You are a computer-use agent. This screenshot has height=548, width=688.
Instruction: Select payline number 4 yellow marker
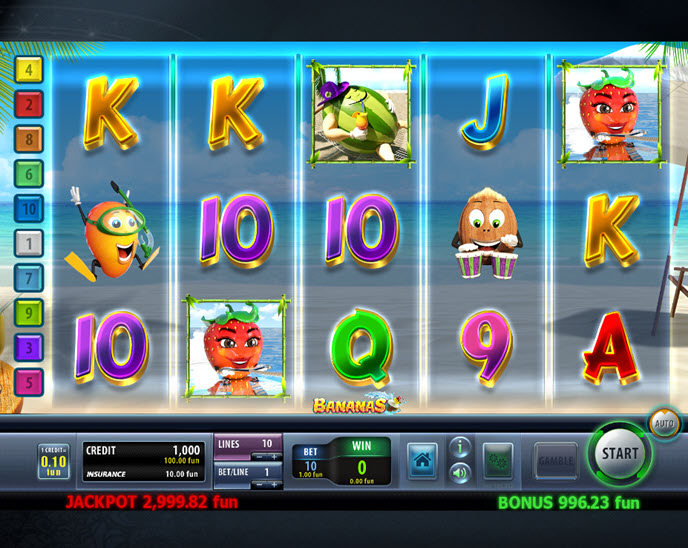click(x=30, y=69)
